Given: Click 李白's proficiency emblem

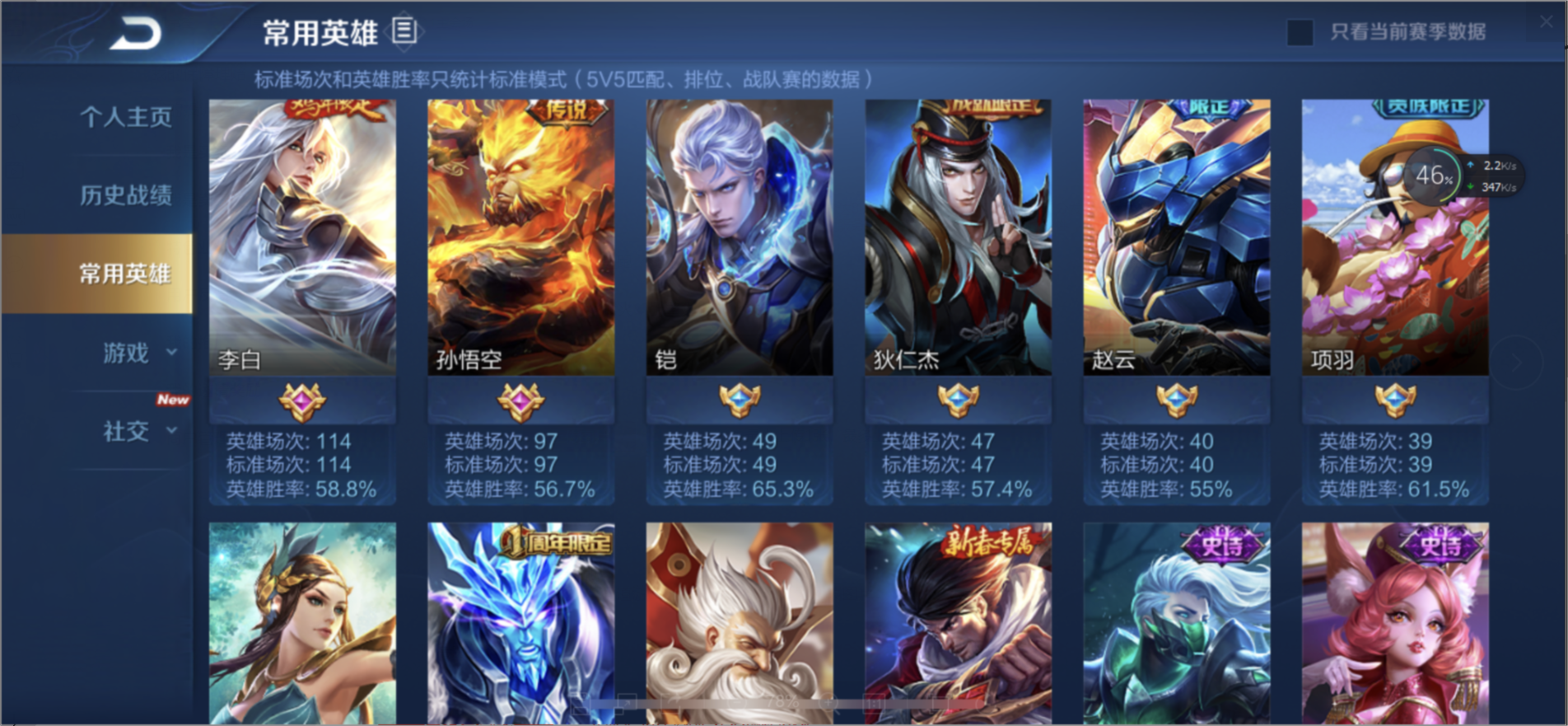Looking at the screenshot, I should [303, 401].
